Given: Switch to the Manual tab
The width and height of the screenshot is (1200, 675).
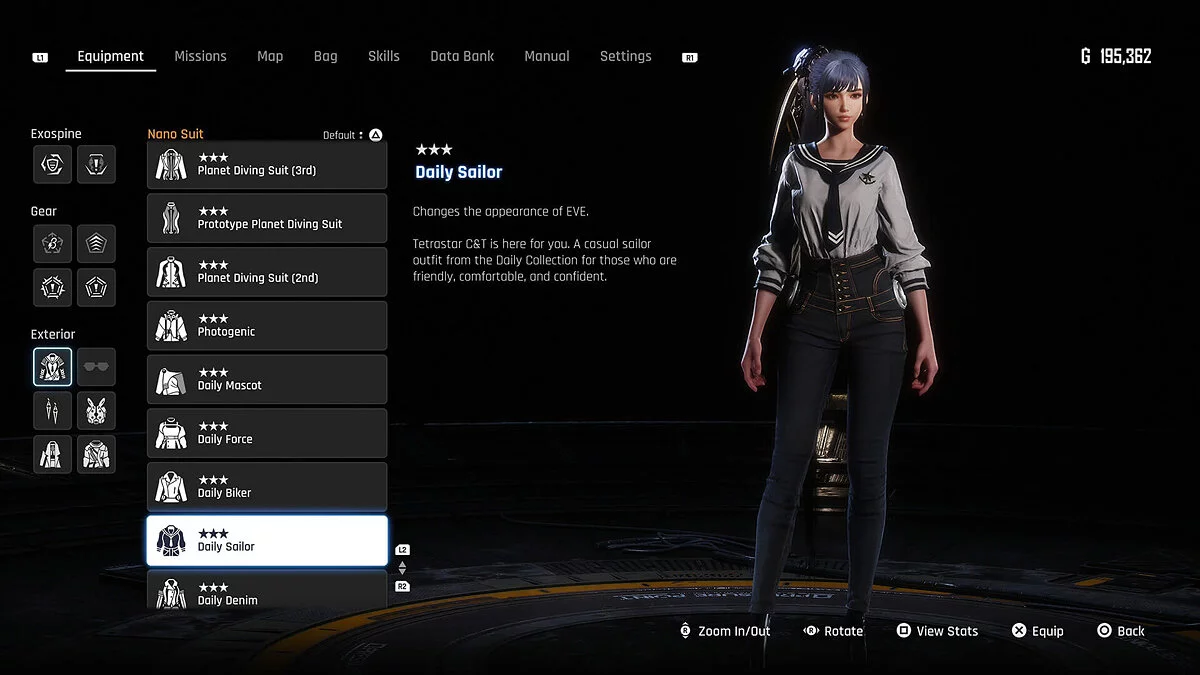Looking at the screenshot, I should [x=547, y=56].
